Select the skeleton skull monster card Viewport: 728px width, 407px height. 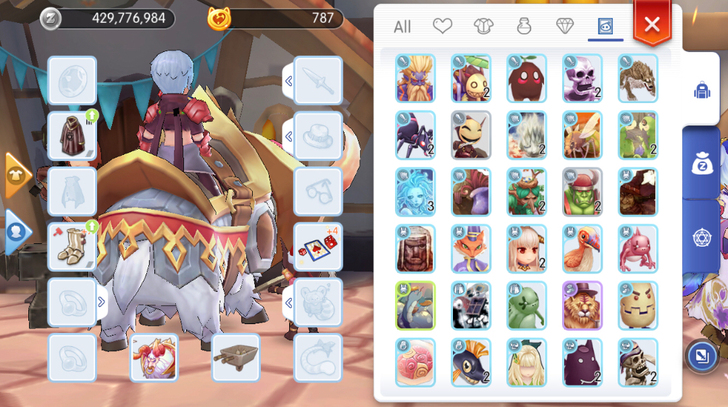[582, 79]
